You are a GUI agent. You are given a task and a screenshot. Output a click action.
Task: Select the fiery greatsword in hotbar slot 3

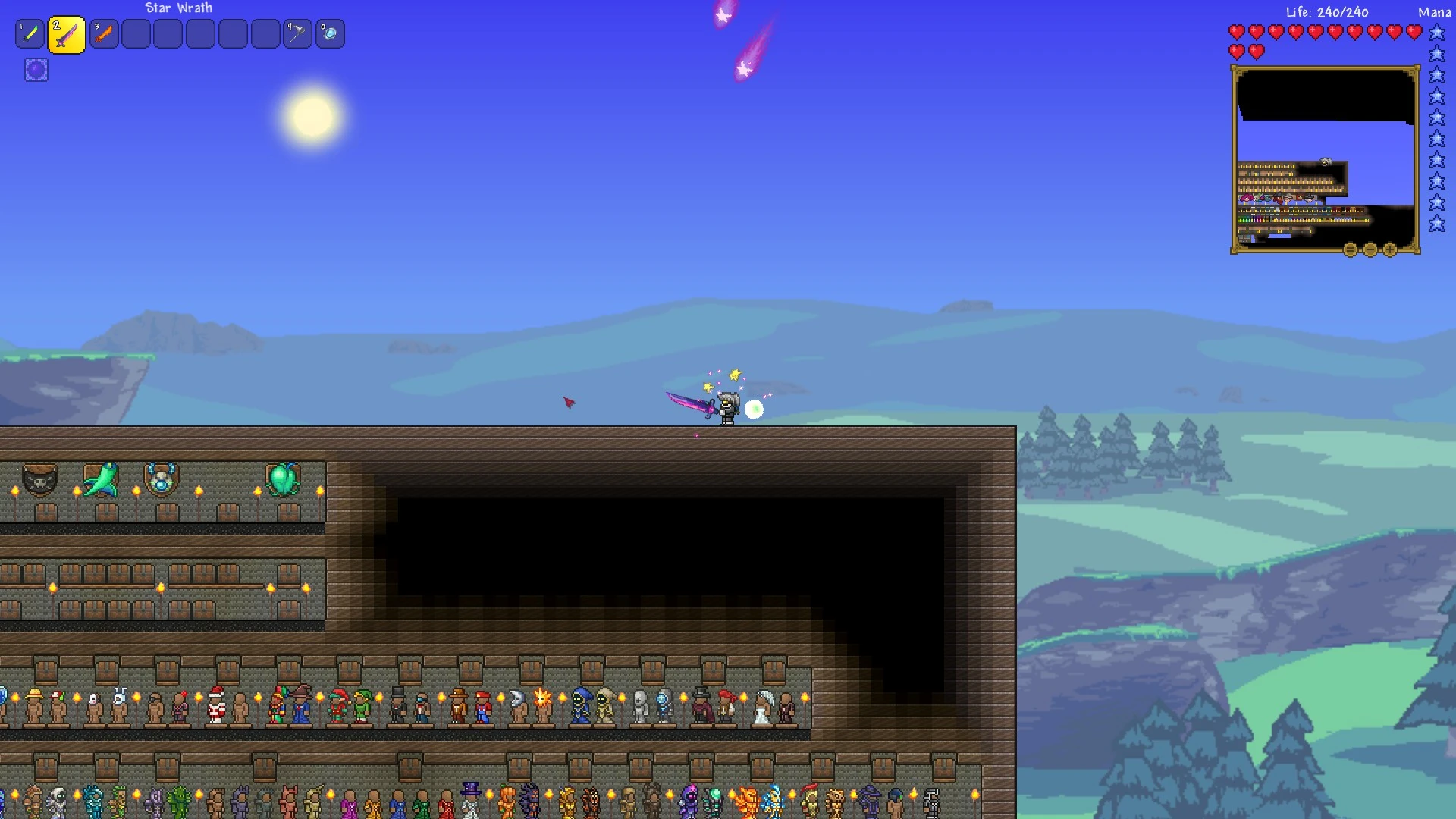coord(104,33)
